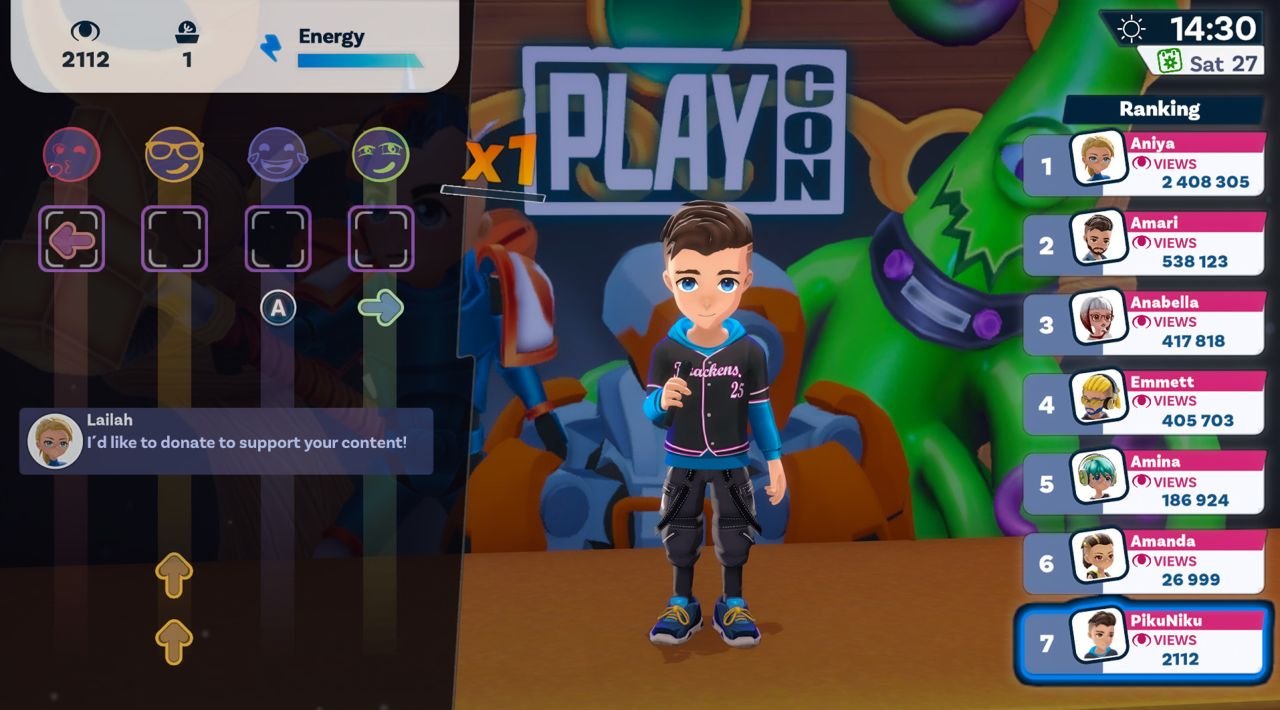Click Emmett's ranking entry
1280x710 pixels.
pyautogui.click(x=1144, y=401)
